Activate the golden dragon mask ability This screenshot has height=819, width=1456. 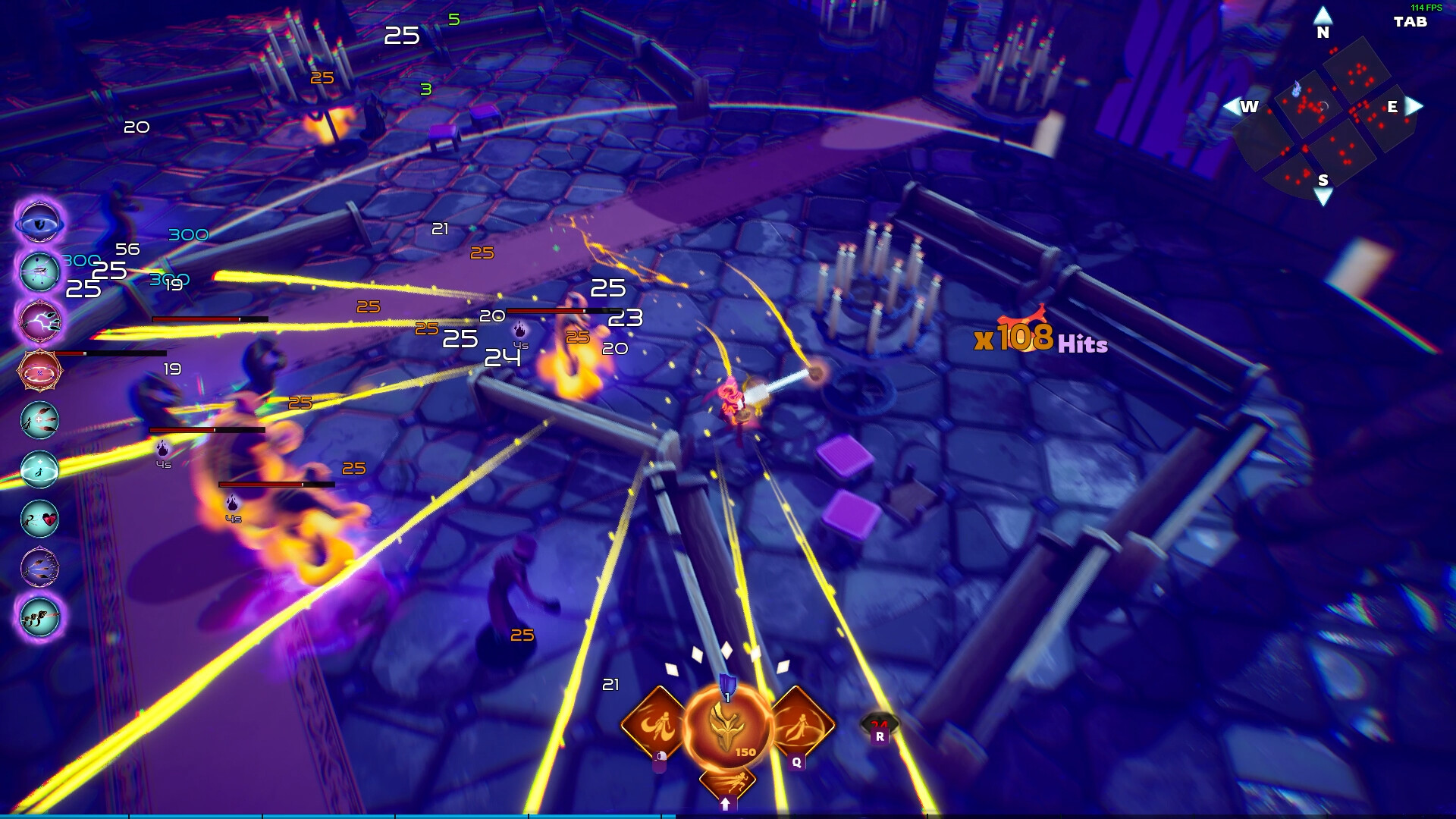click(x=726, y=726)
